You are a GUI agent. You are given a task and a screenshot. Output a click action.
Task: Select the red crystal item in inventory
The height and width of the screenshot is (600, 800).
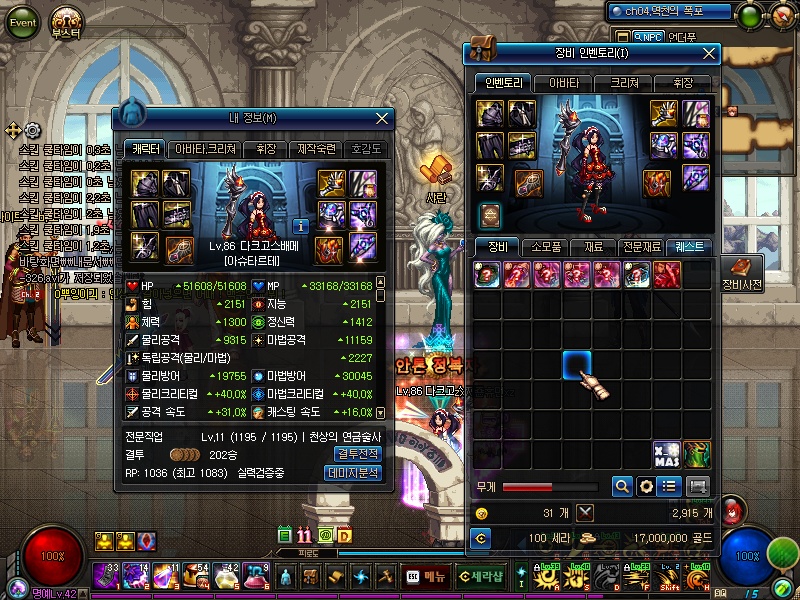pyautogui.click(x=667, y=273)
